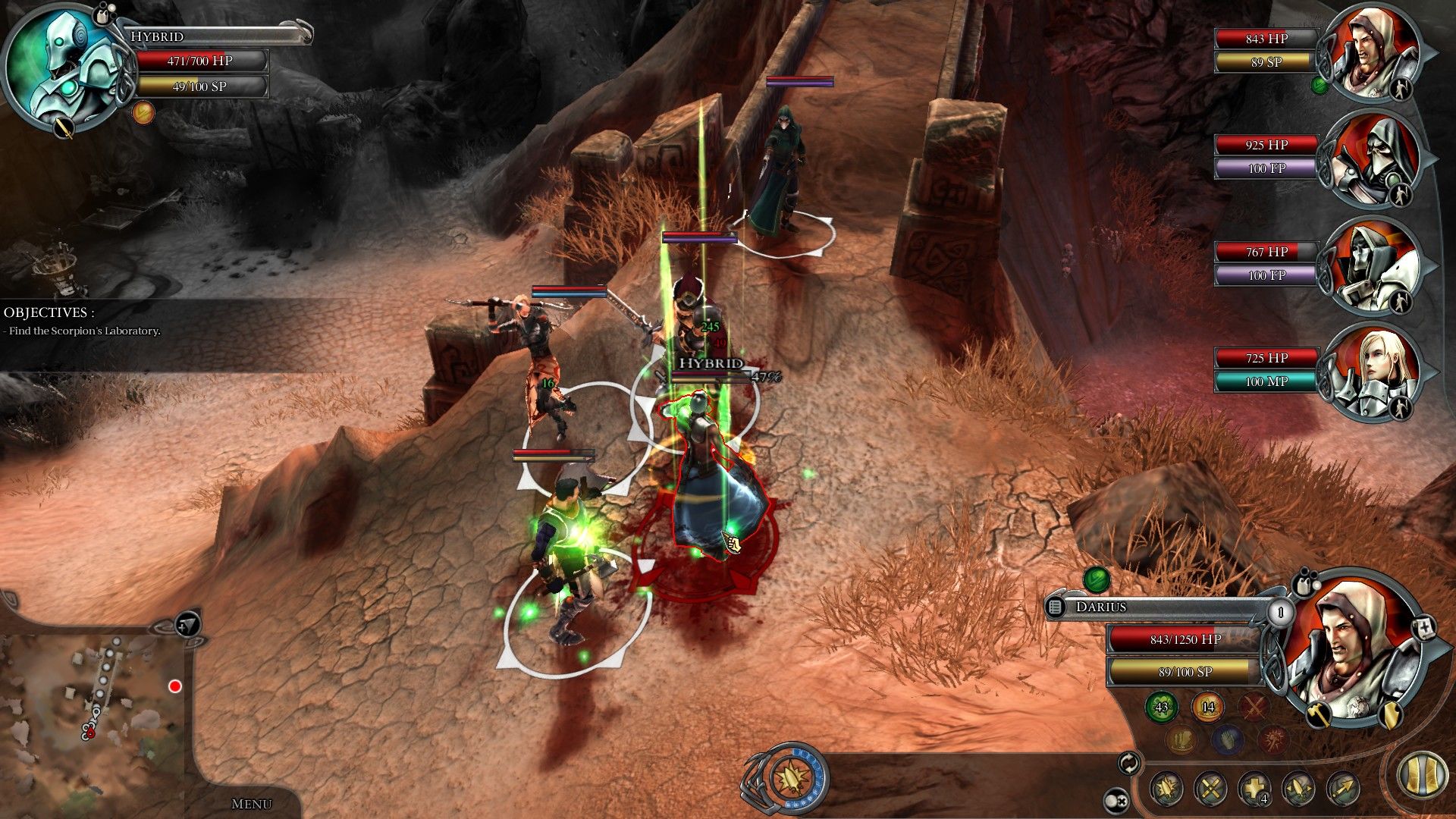Toggle the minimap arrow button
This screenshot has height=819, width=1456.
point(188,624)
